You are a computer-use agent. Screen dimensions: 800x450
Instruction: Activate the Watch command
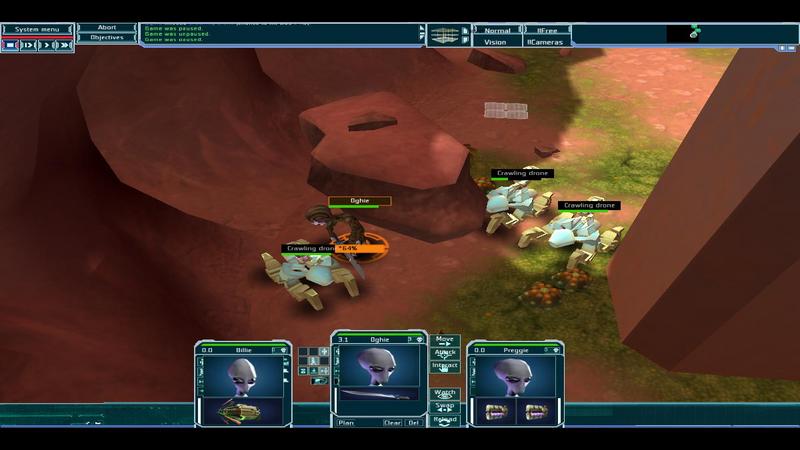[445, 393]
